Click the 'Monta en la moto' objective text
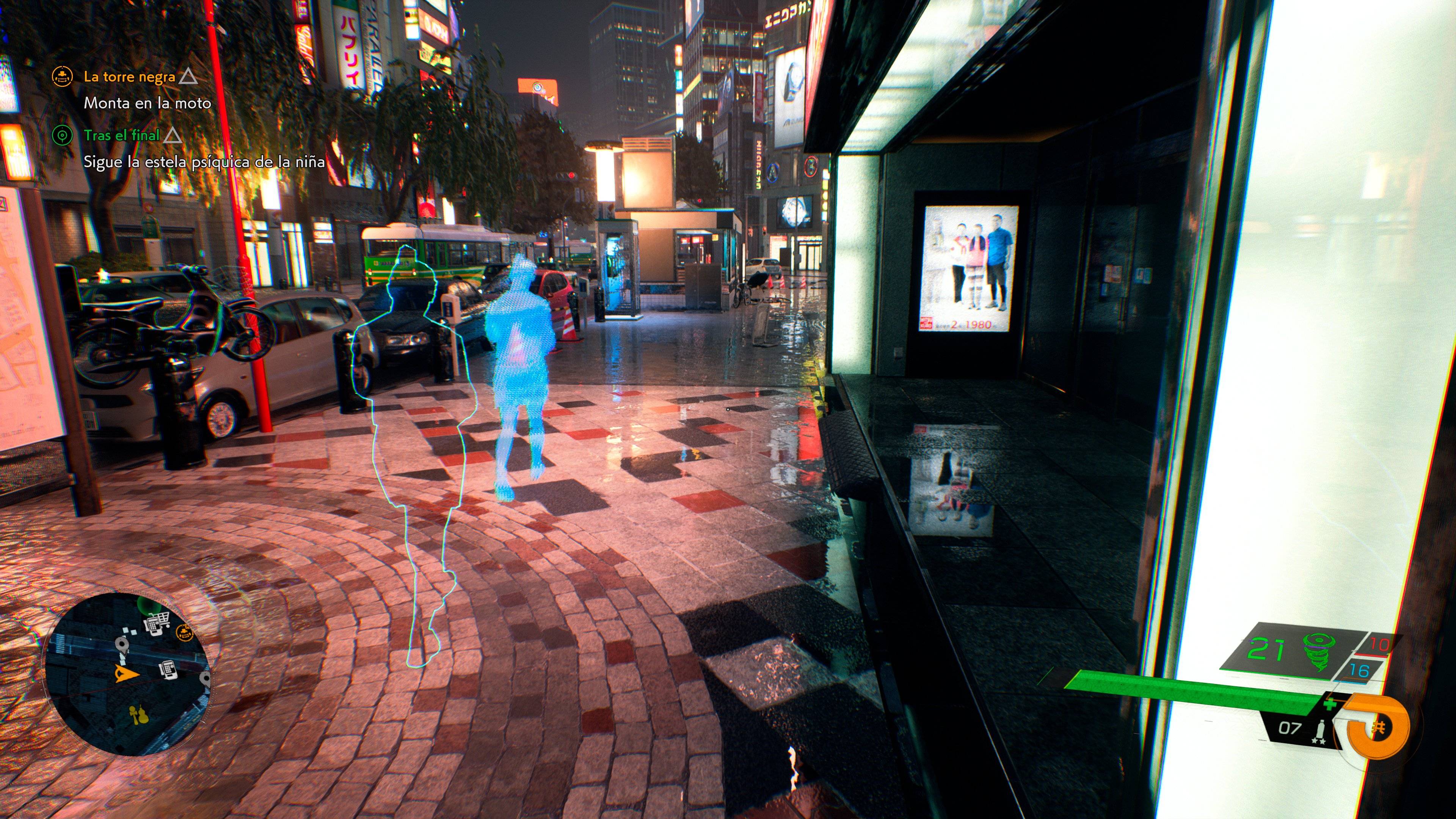 tap(148, 104)
